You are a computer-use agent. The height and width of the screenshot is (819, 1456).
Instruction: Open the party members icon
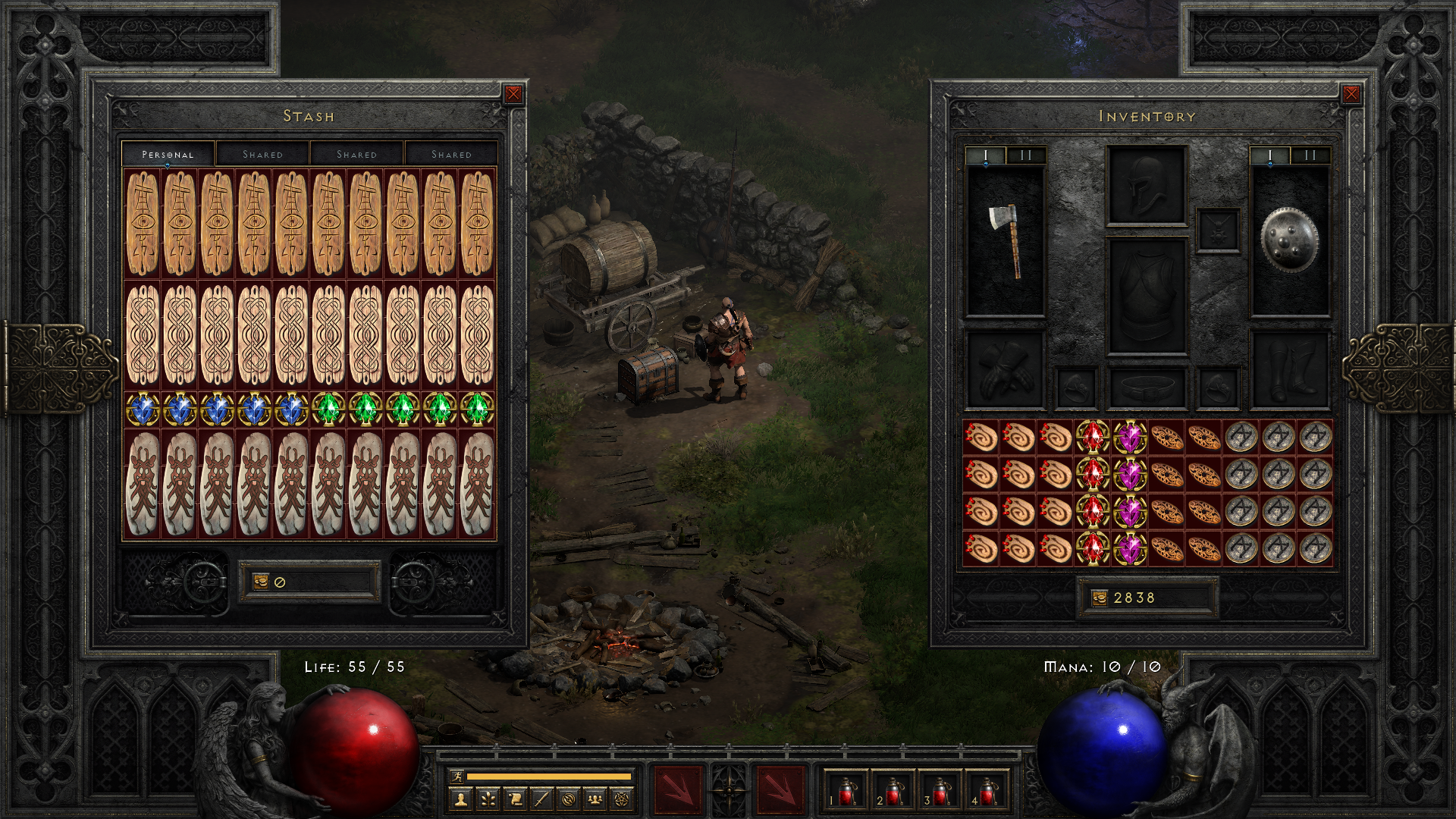[x=595, y=799]
